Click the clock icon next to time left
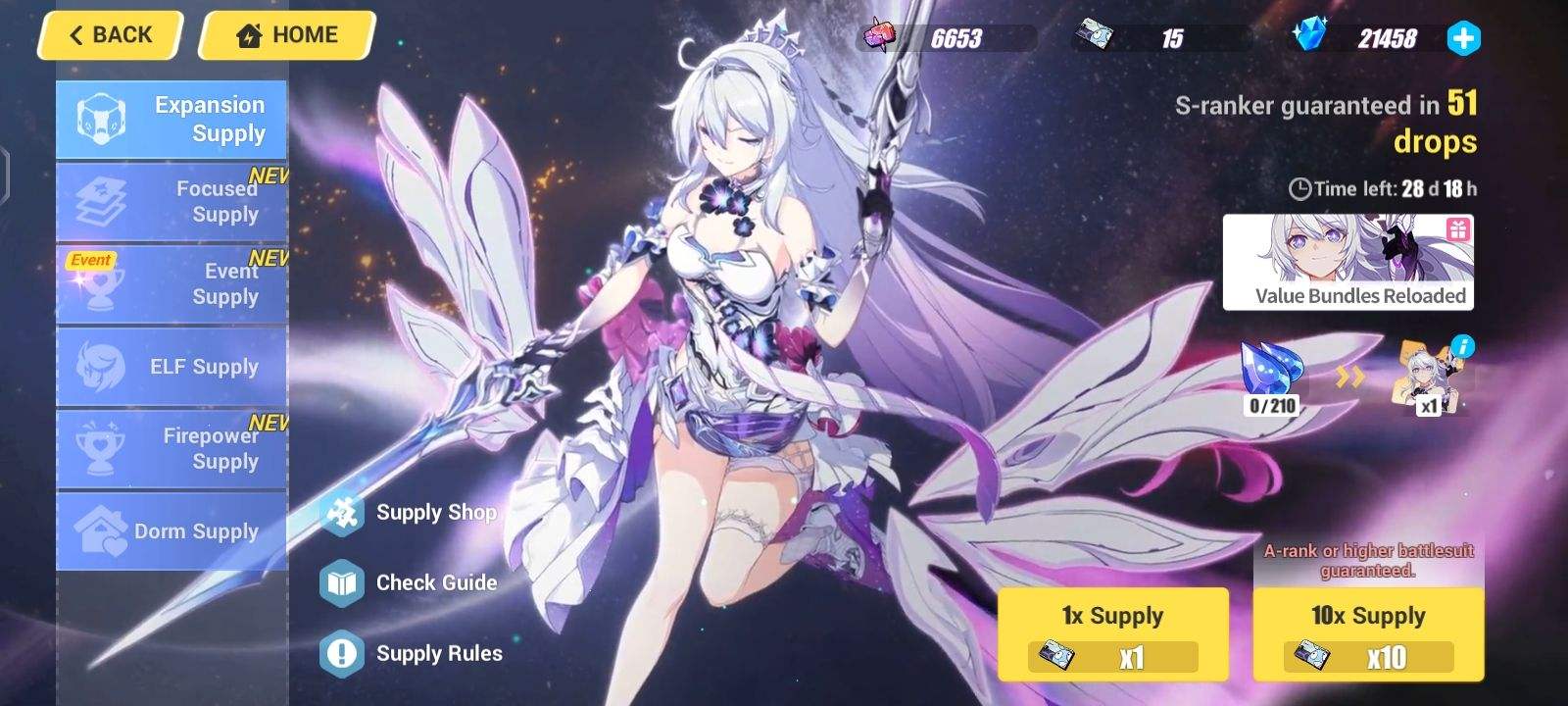Image resolution: width=1568 pixels, height=706 pixels. tap(1300, 187)
